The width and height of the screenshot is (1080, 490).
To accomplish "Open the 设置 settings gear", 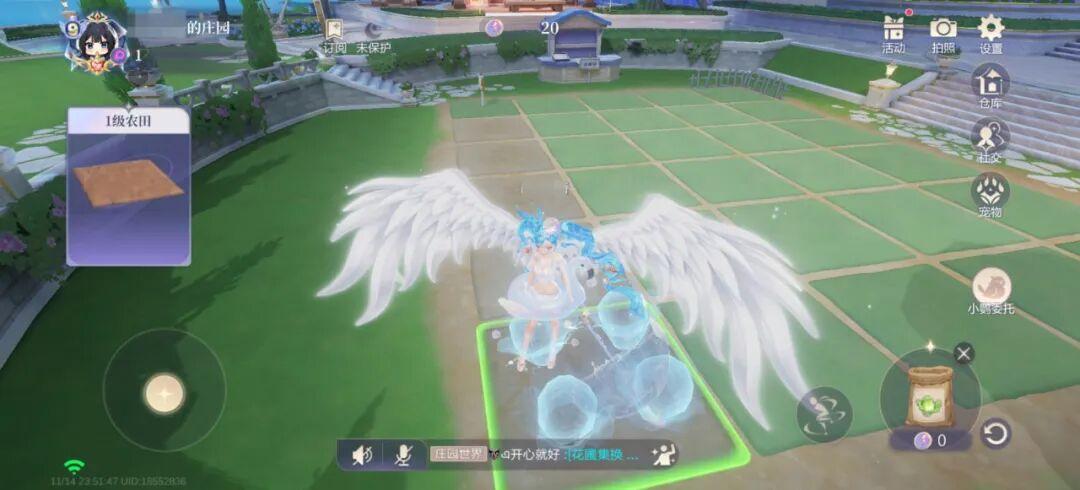I will [991, 30].
